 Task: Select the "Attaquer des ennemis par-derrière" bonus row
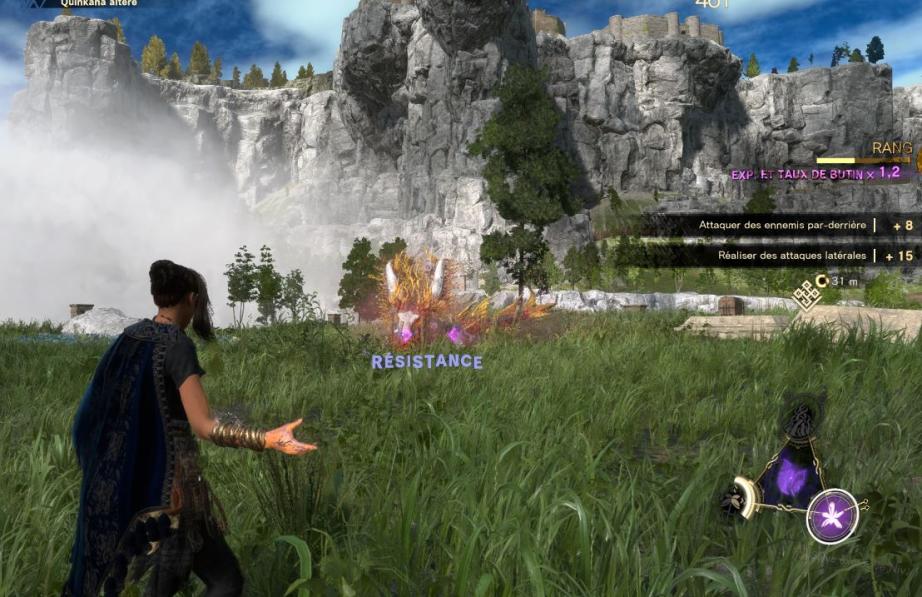click(782, 226)
